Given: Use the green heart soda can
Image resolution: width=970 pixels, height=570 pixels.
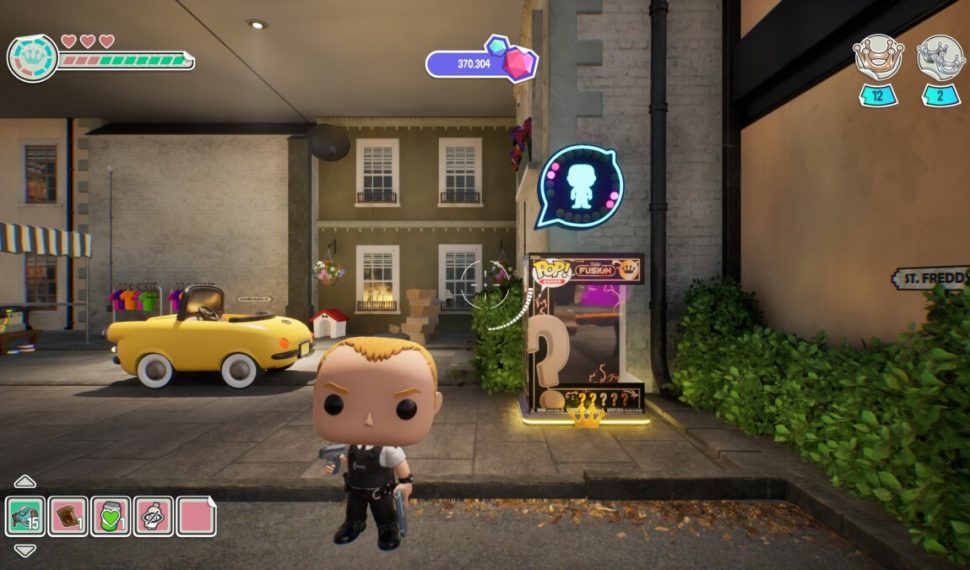Looking at the screenshot, I should 111,516.
